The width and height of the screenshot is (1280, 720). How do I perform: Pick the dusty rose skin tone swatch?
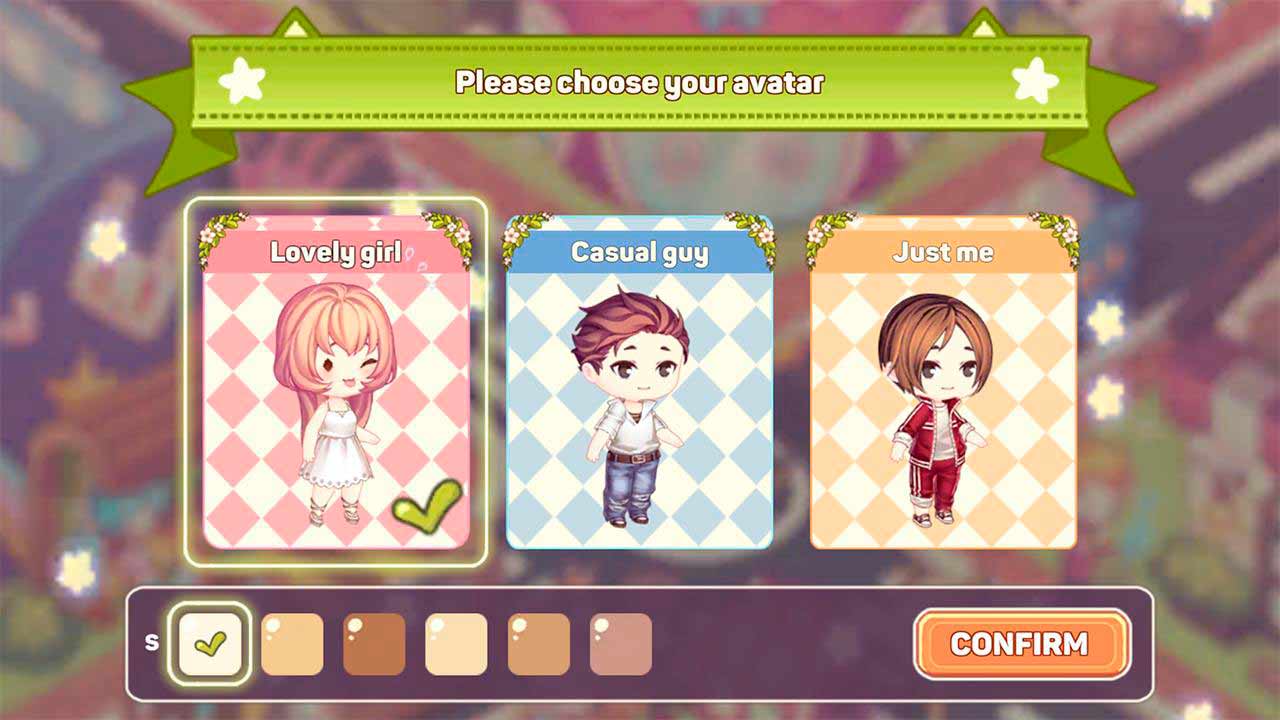point(620,644)
